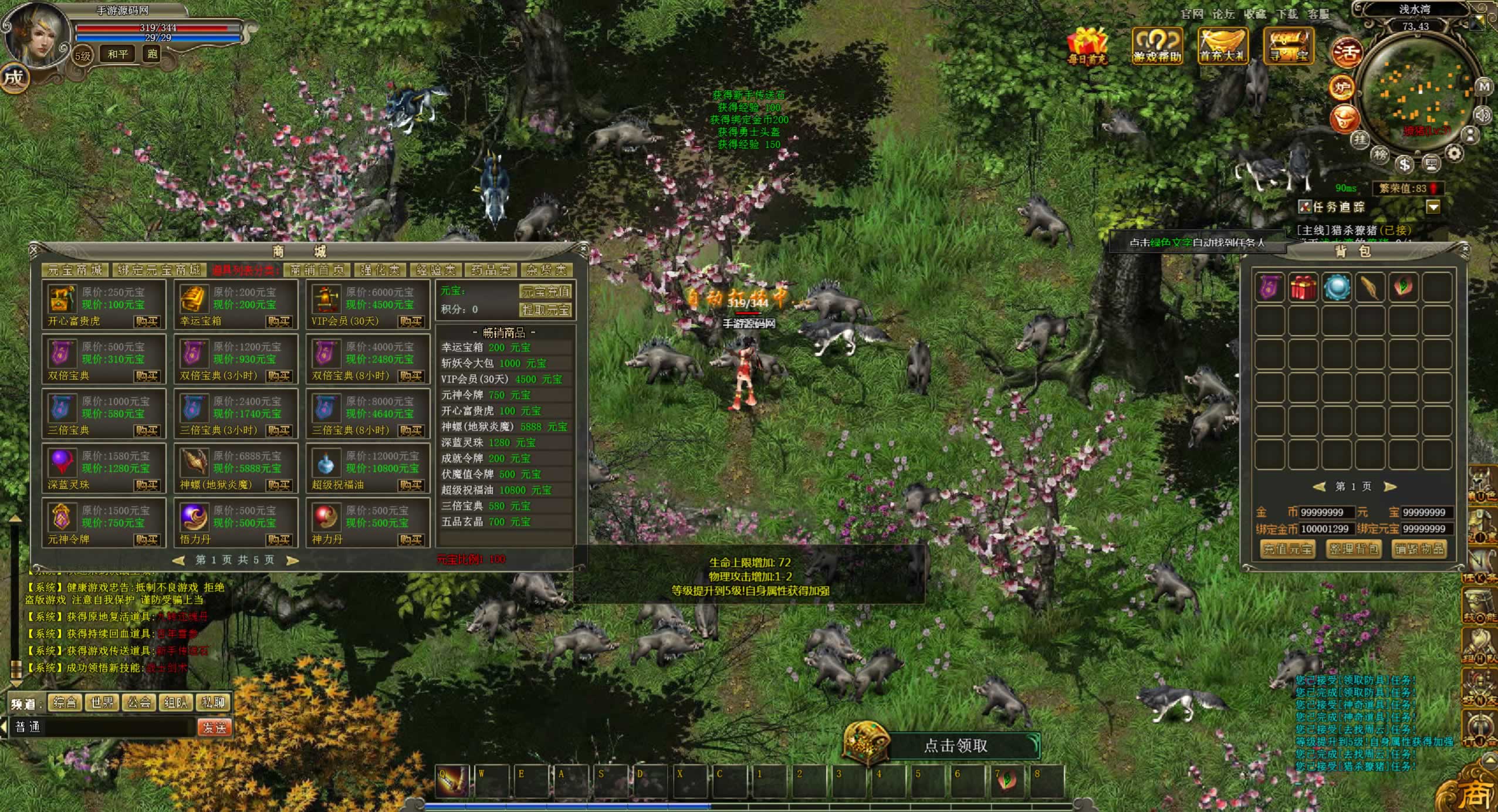Select the red gift box in bag

1303,287
